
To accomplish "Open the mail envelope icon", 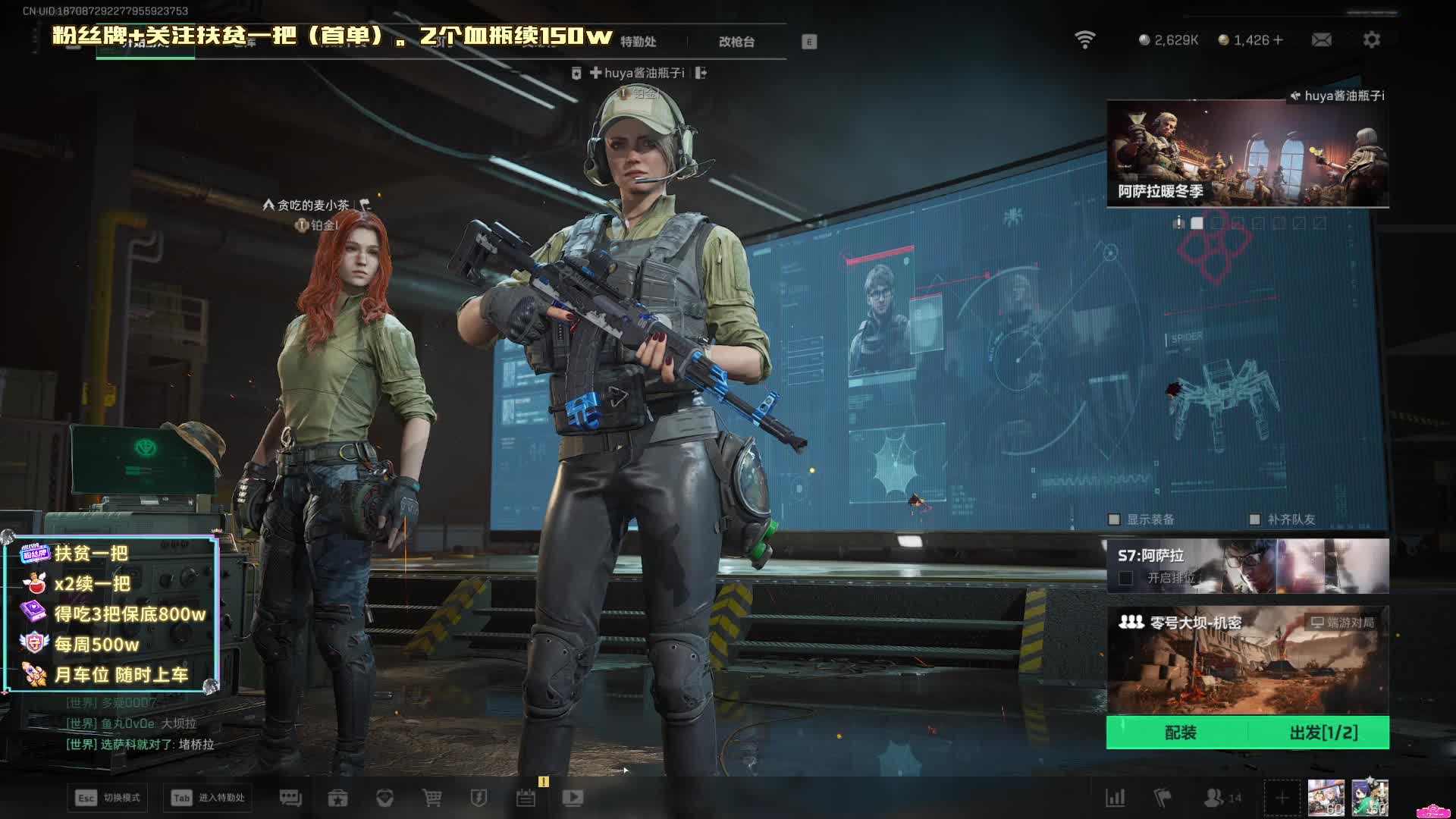I will coord(1321,39).
